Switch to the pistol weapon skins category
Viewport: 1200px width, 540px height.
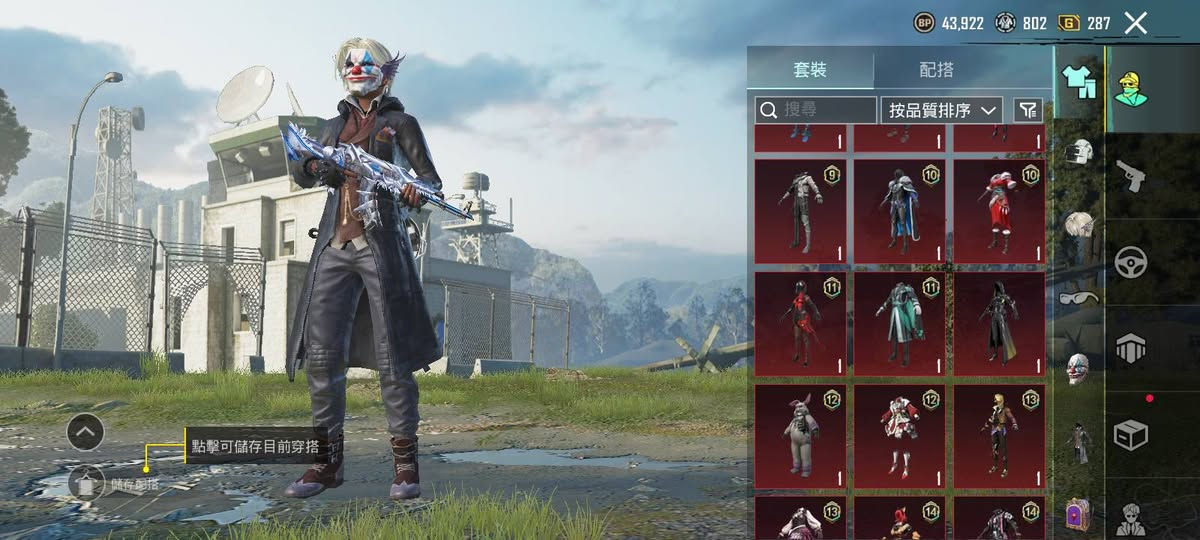pos(1131,175)
